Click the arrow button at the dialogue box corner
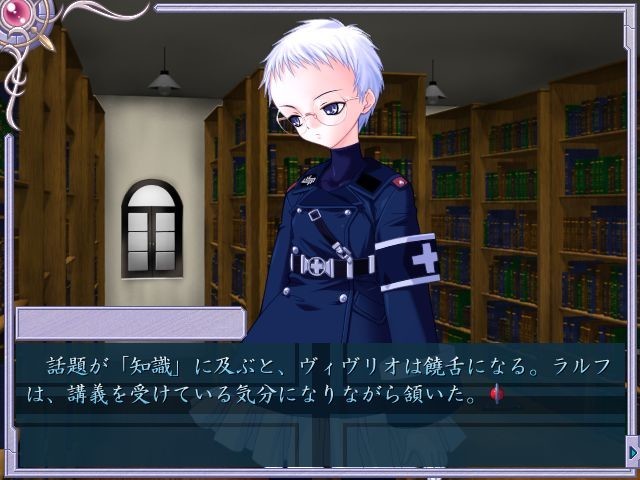 point(631,454)
